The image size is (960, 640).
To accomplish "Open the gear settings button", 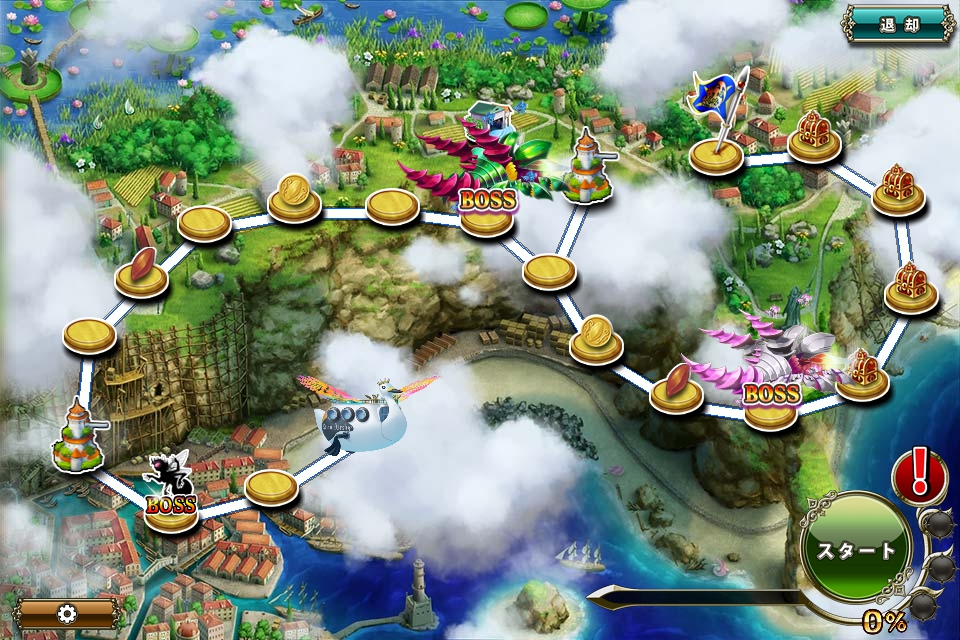I will click(68, 612).
